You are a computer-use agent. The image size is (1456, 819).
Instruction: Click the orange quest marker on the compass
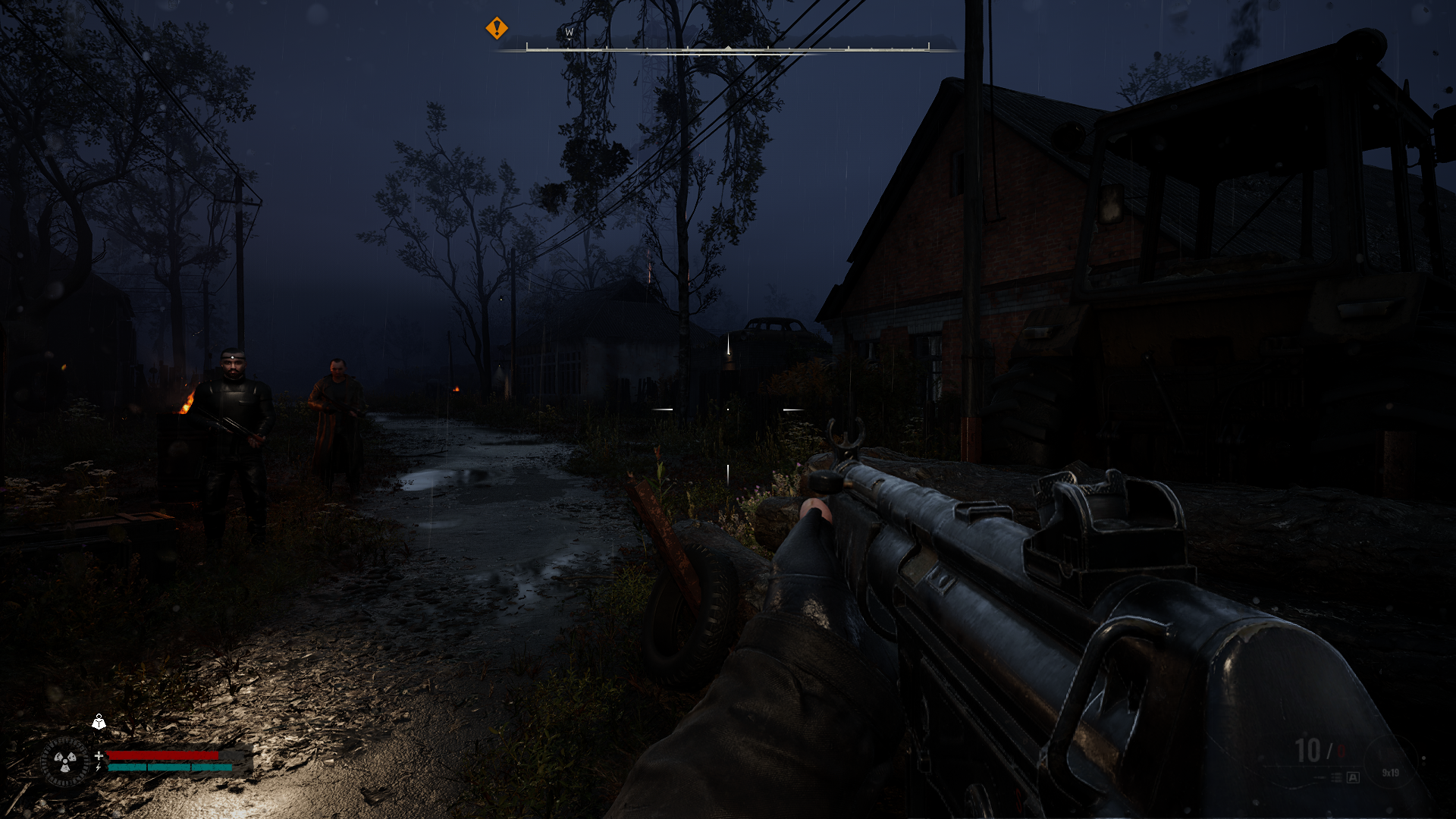497,29
